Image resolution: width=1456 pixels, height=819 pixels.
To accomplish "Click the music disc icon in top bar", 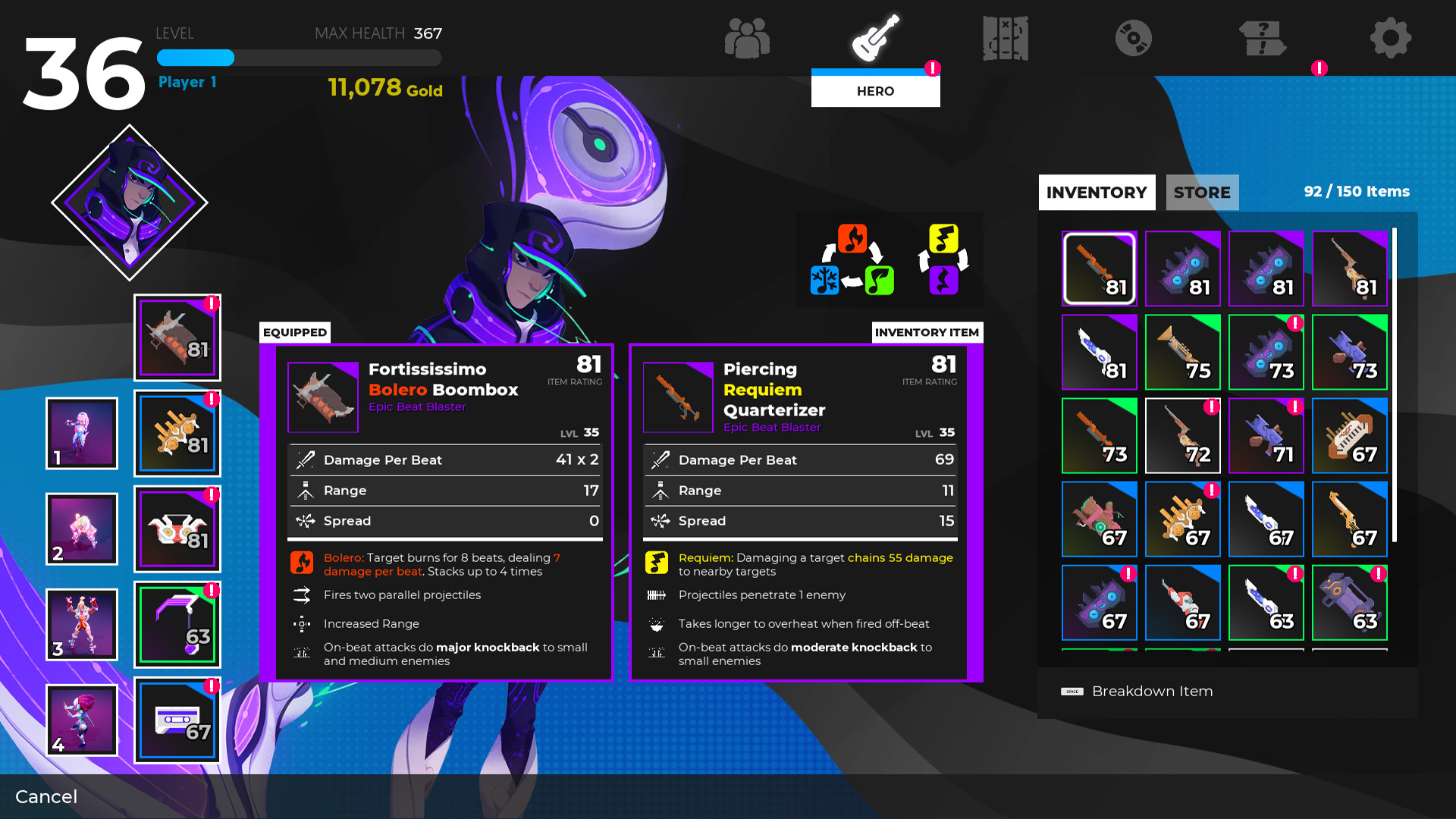I will (1134, 36).
